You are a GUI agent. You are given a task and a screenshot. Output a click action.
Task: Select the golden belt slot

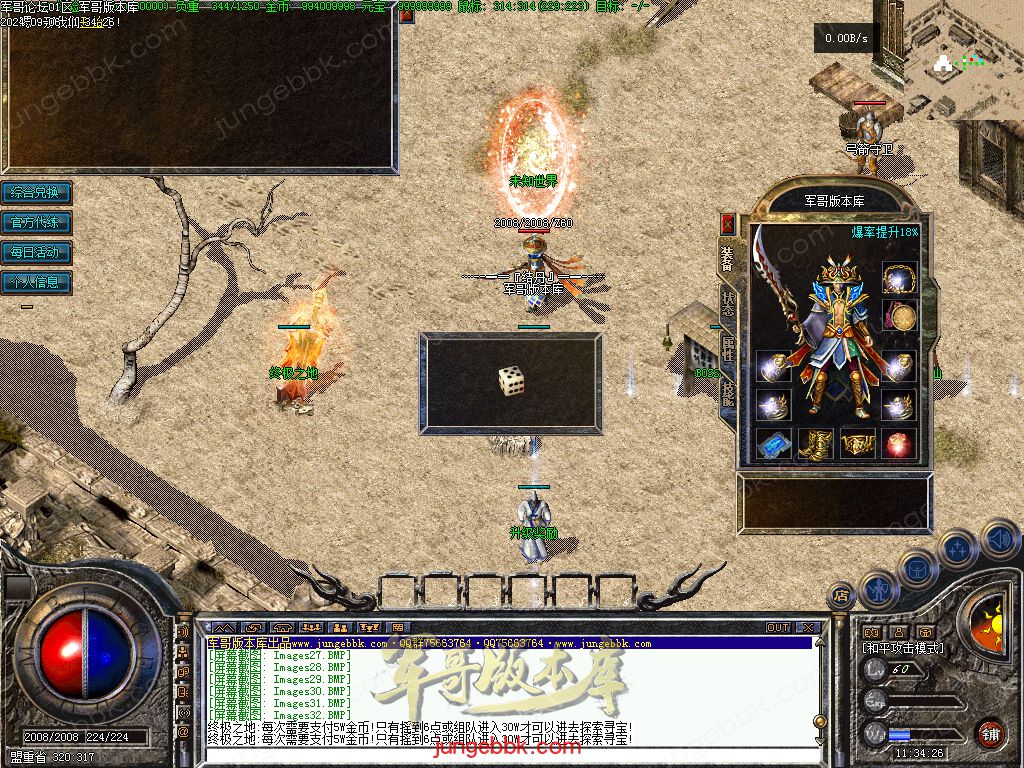pos(857,443)
